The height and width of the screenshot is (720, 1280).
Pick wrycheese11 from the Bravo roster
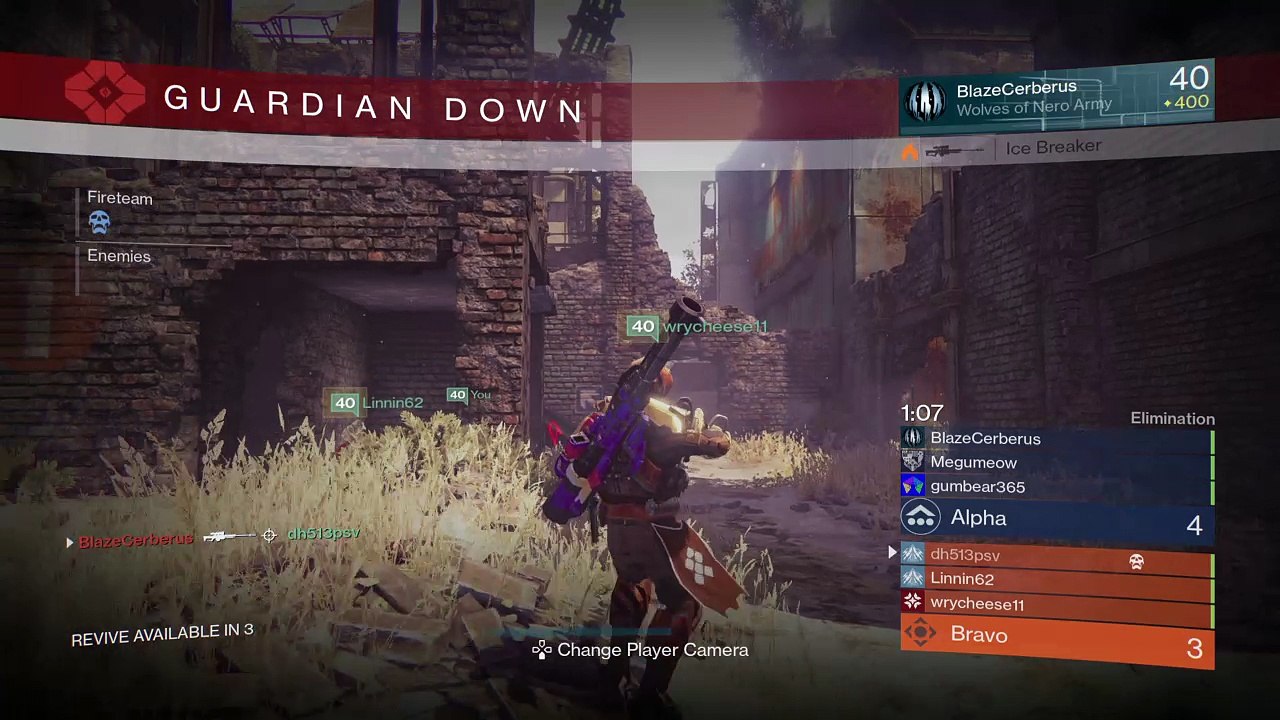point(1055,604)
